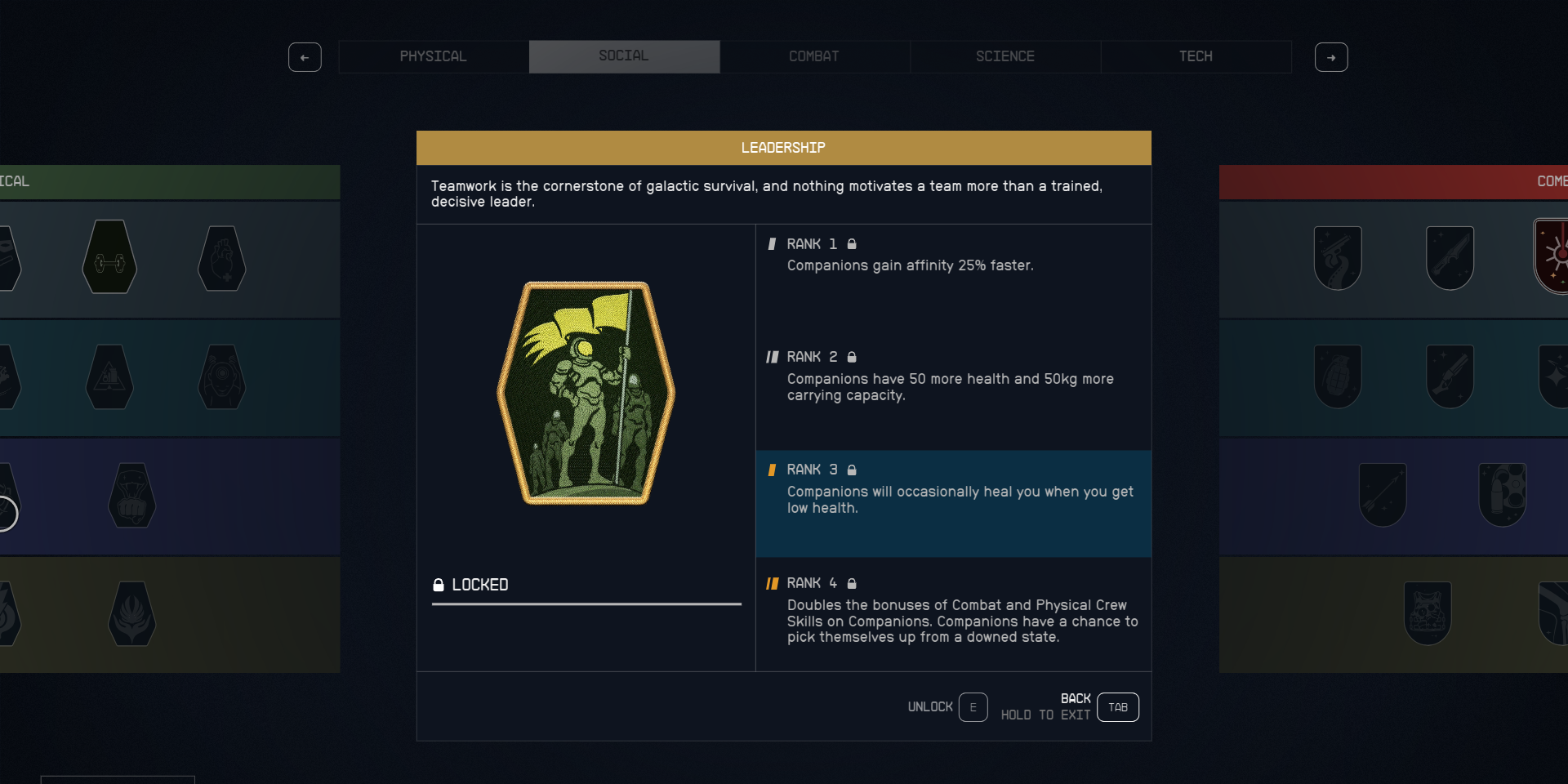Toggle the Rank 2 lock indicator

tap(852, 357)
